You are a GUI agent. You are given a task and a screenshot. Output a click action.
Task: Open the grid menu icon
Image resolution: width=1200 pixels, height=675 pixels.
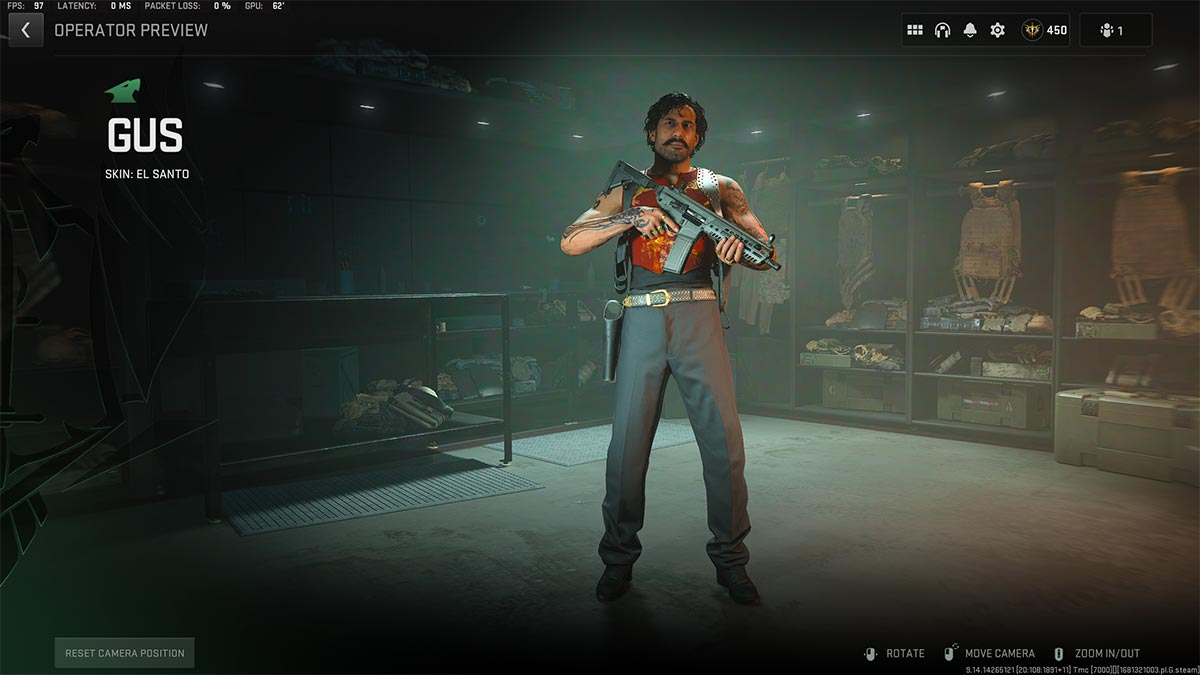915,30
